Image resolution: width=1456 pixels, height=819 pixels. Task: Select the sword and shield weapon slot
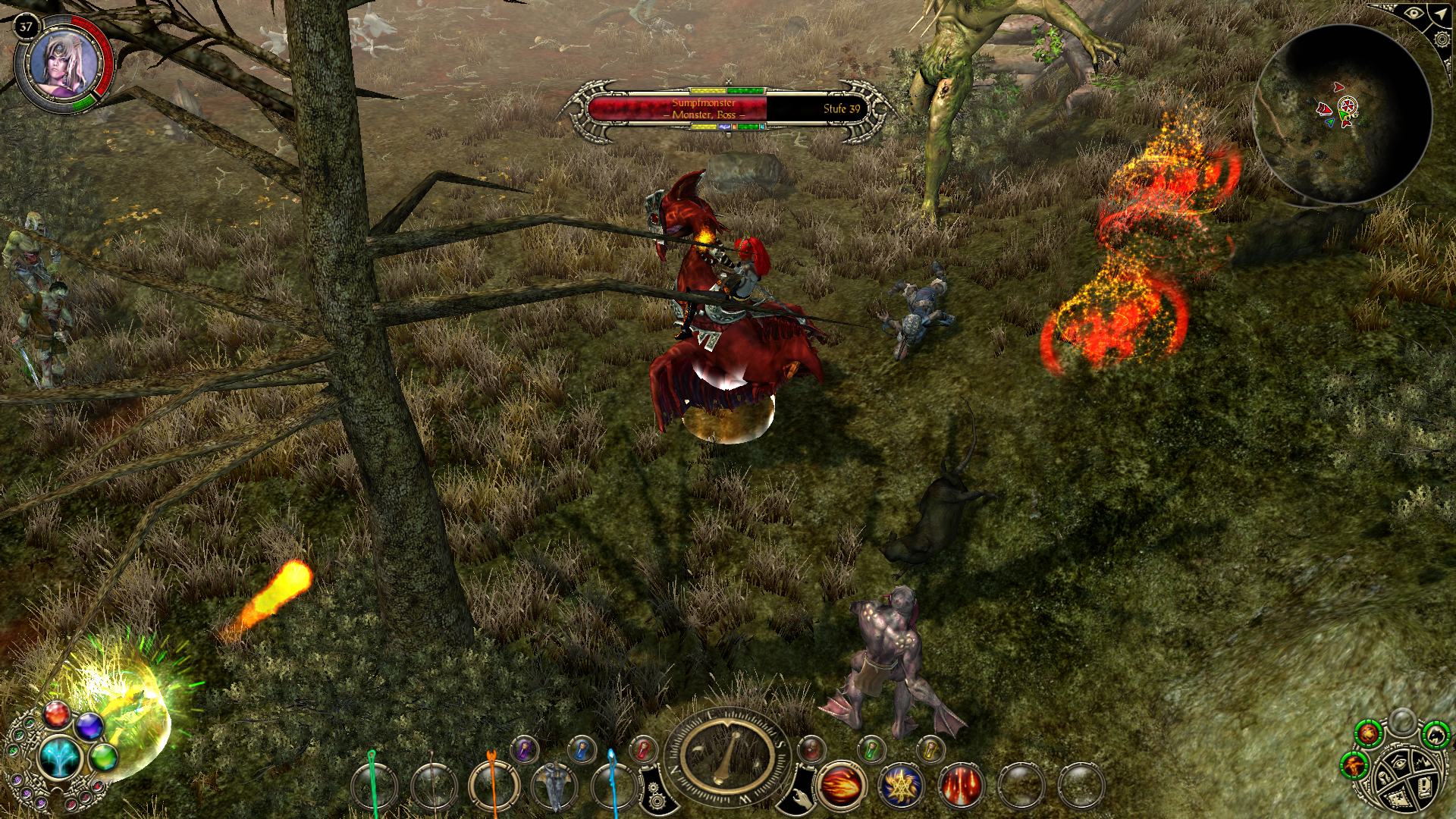tap(554, 785)
